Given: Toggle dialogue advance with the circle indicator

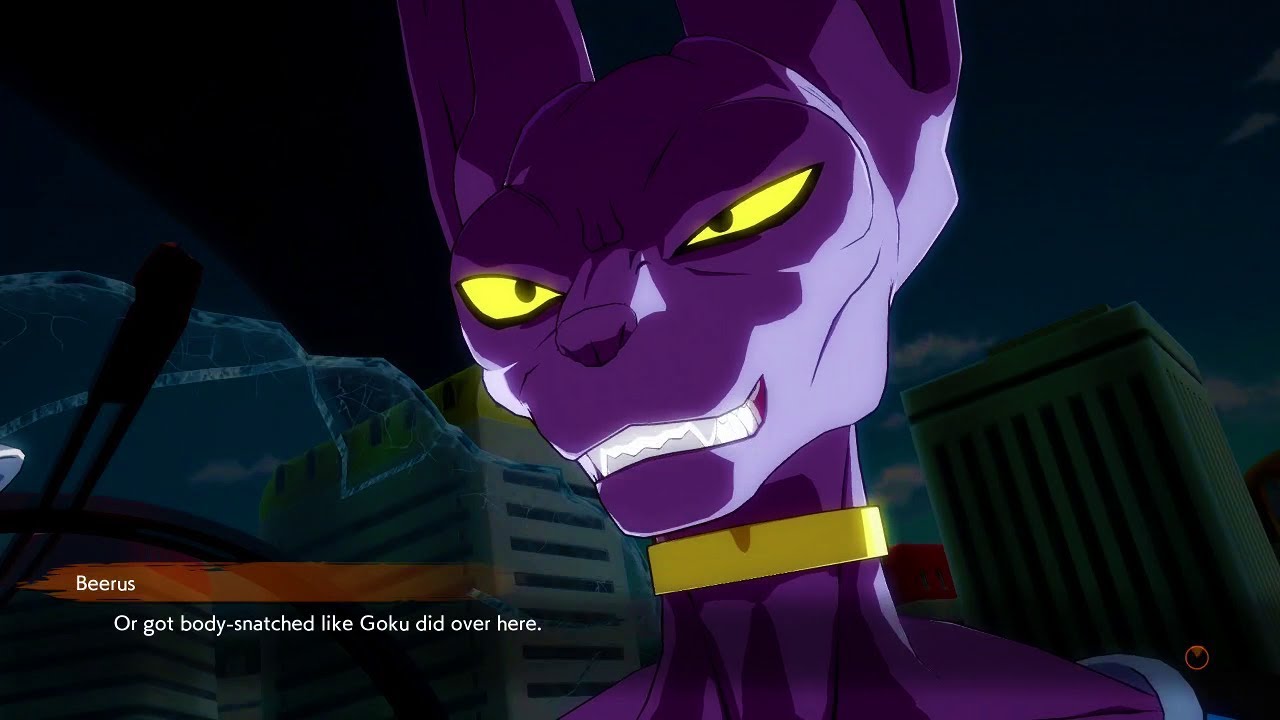Looking at the screenshot, I should click(1197, 657).
